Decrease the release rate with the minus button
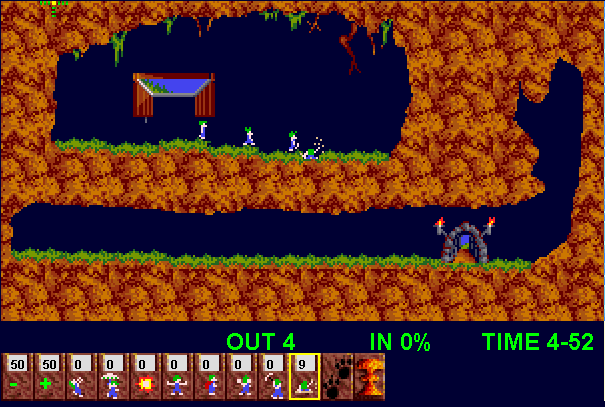 tap(17, 377)
